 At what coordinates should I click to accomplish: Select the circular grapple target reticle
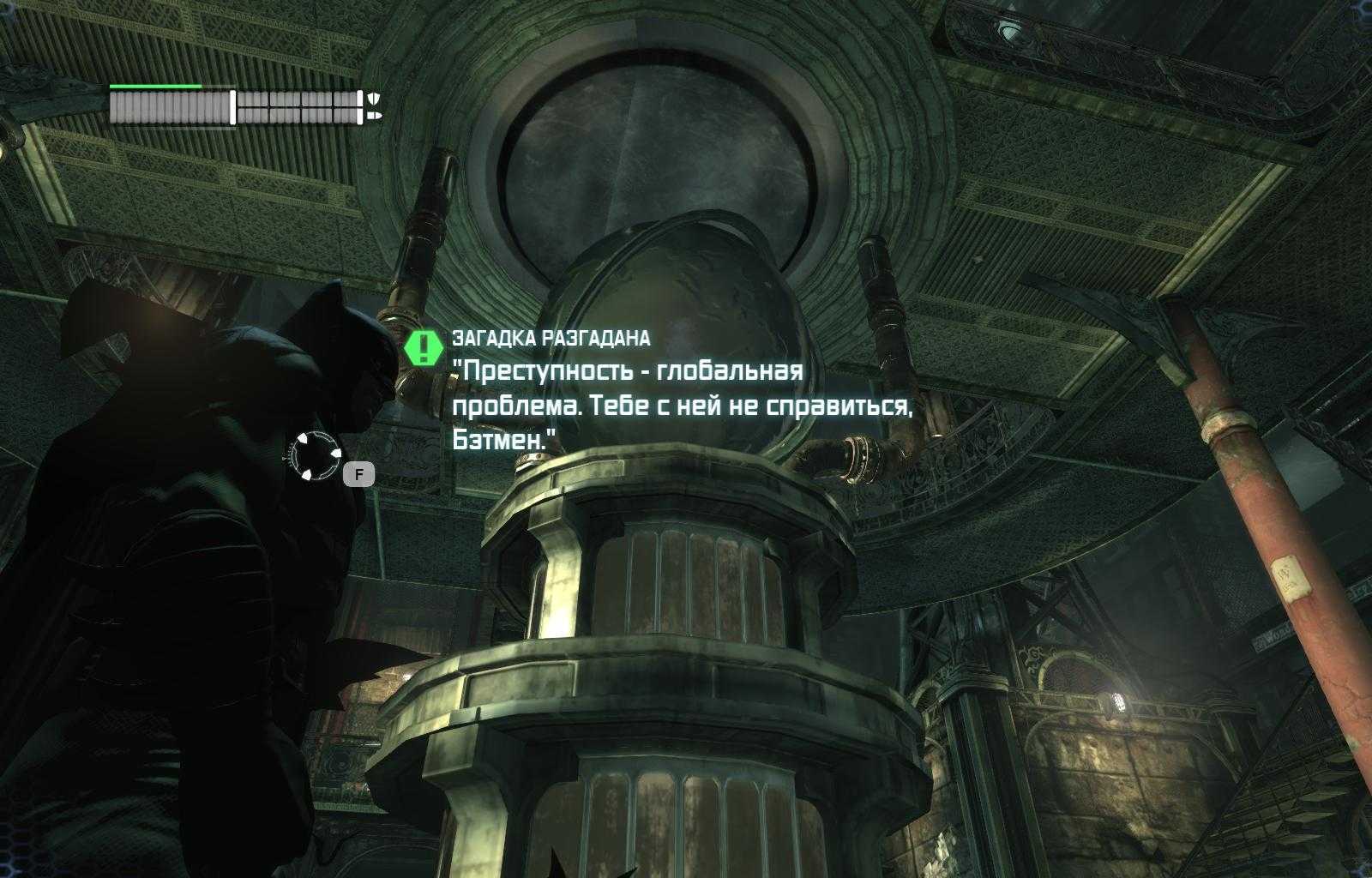(x=315, y=455)
